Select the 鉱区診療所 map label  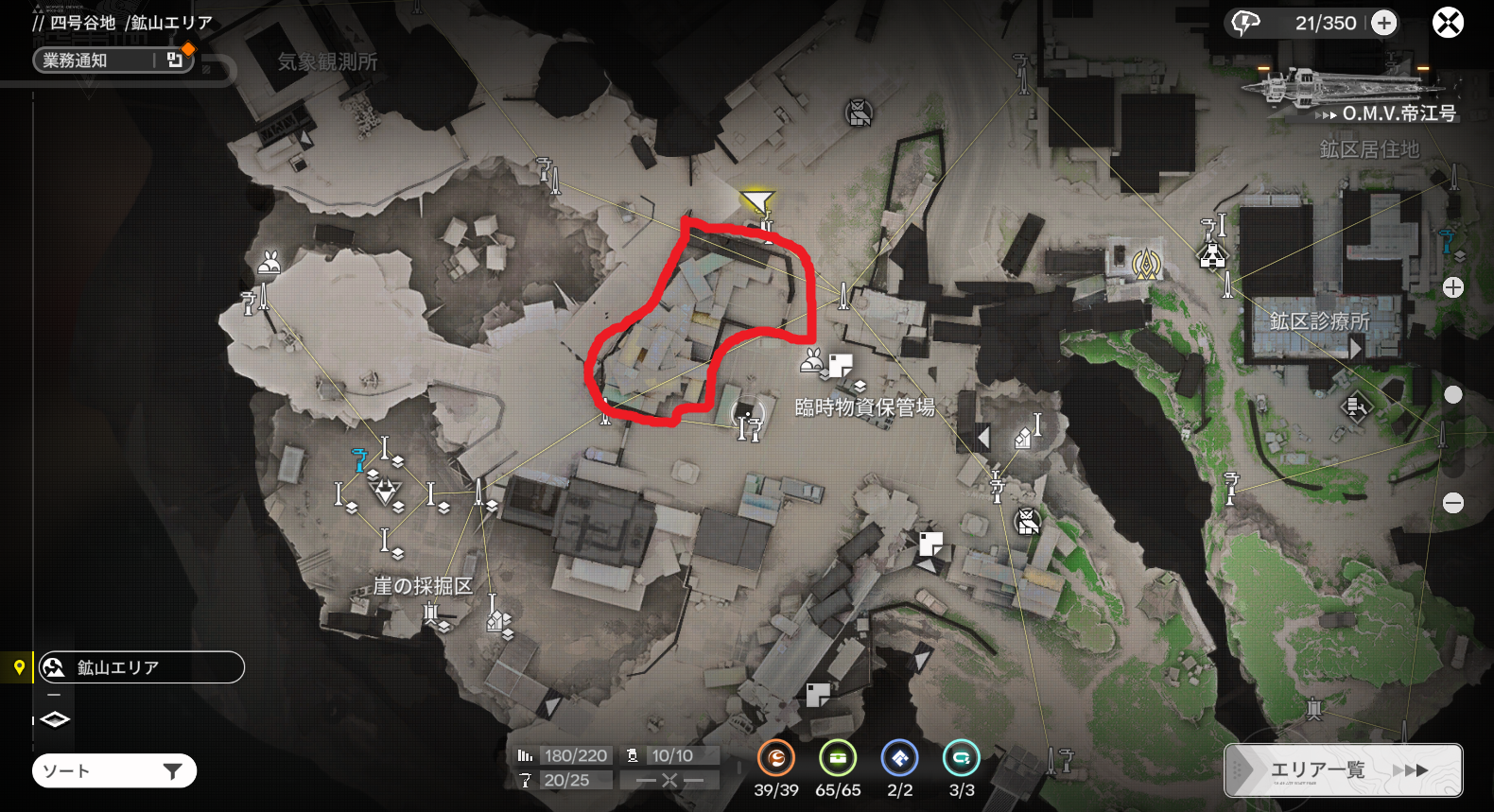[1319, 321]
